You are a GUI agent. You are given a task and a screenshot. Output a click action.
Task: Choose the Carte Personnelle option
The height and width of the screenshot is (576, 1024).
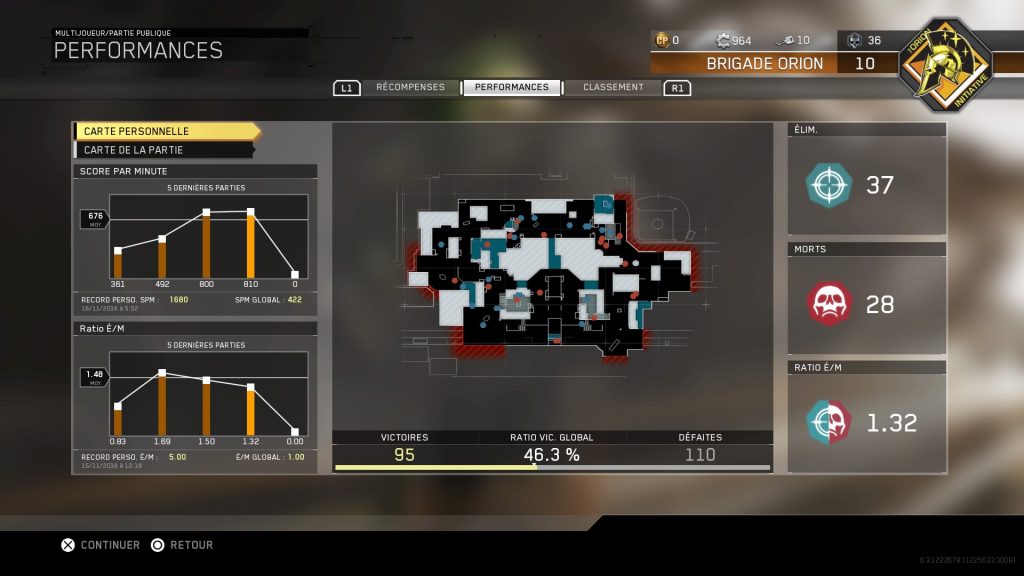(165, 131)
